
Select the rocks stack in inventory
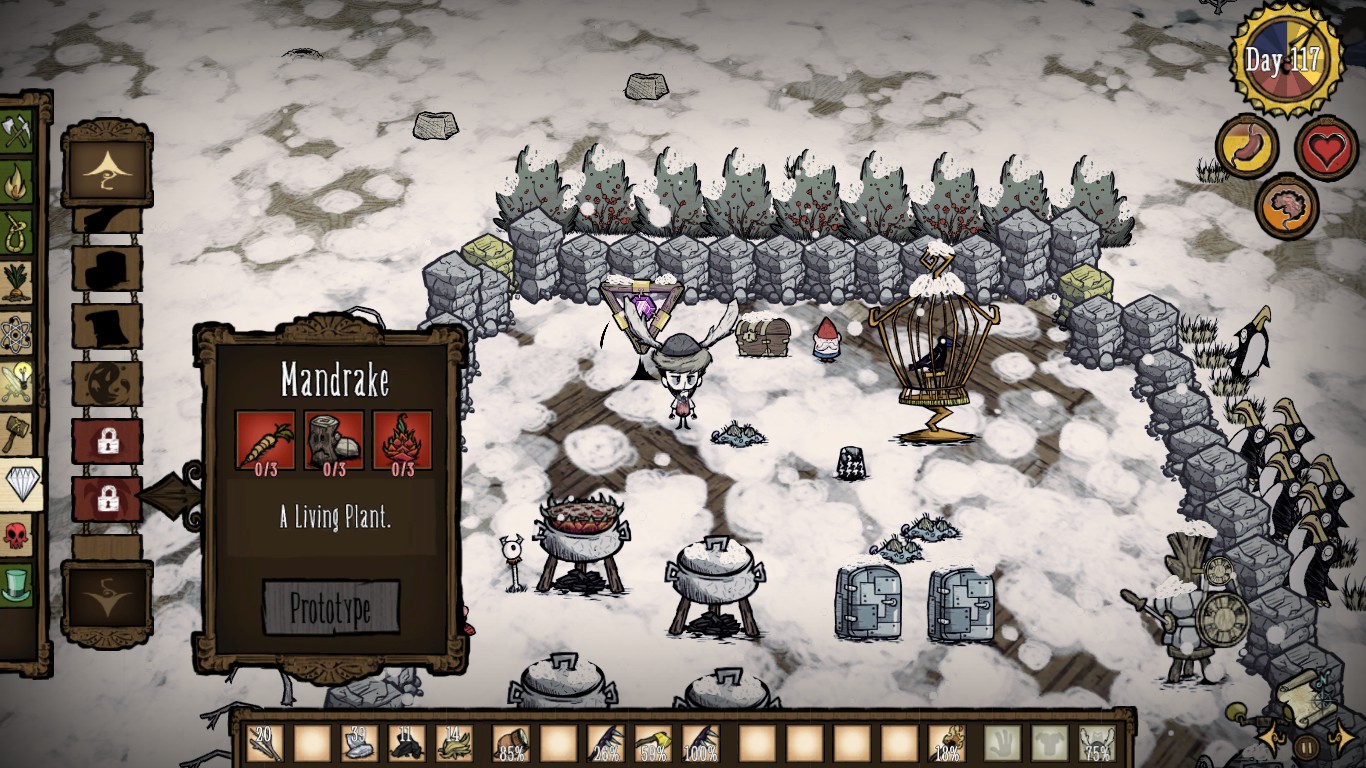(360, 745)
